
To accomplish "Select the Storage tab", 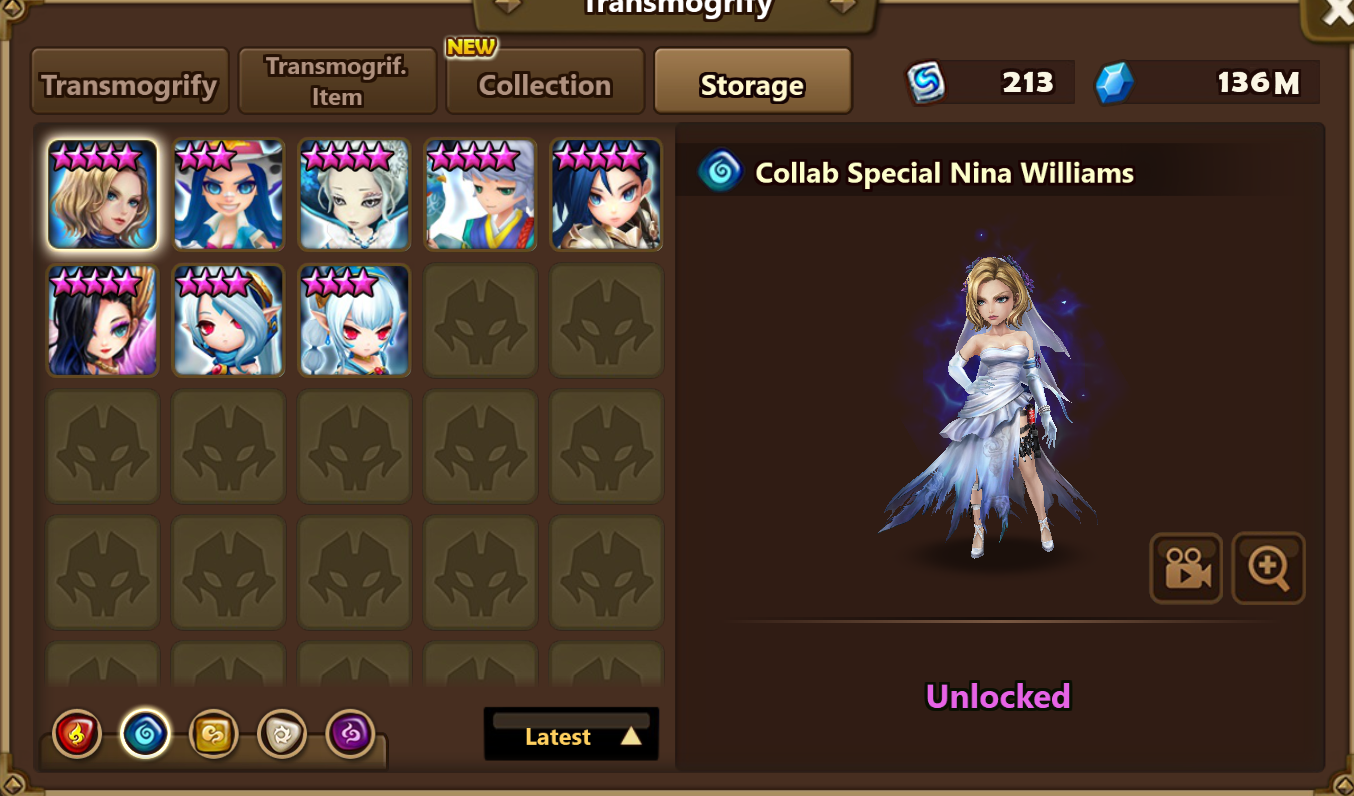I will coord(752,84).
